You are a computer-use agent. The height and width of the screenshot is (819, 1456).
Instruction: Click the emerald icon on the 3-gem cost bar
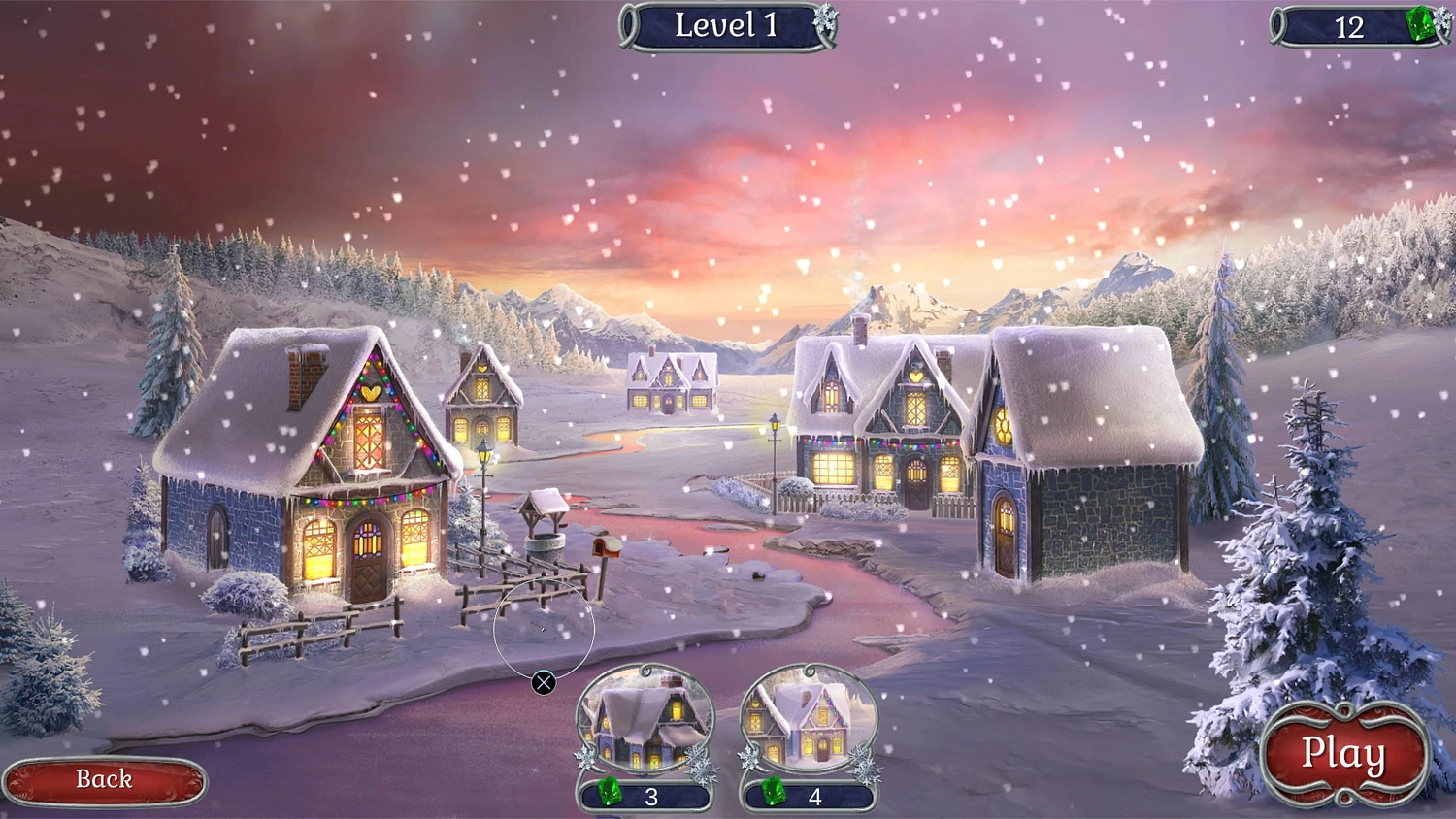[610, 792]
